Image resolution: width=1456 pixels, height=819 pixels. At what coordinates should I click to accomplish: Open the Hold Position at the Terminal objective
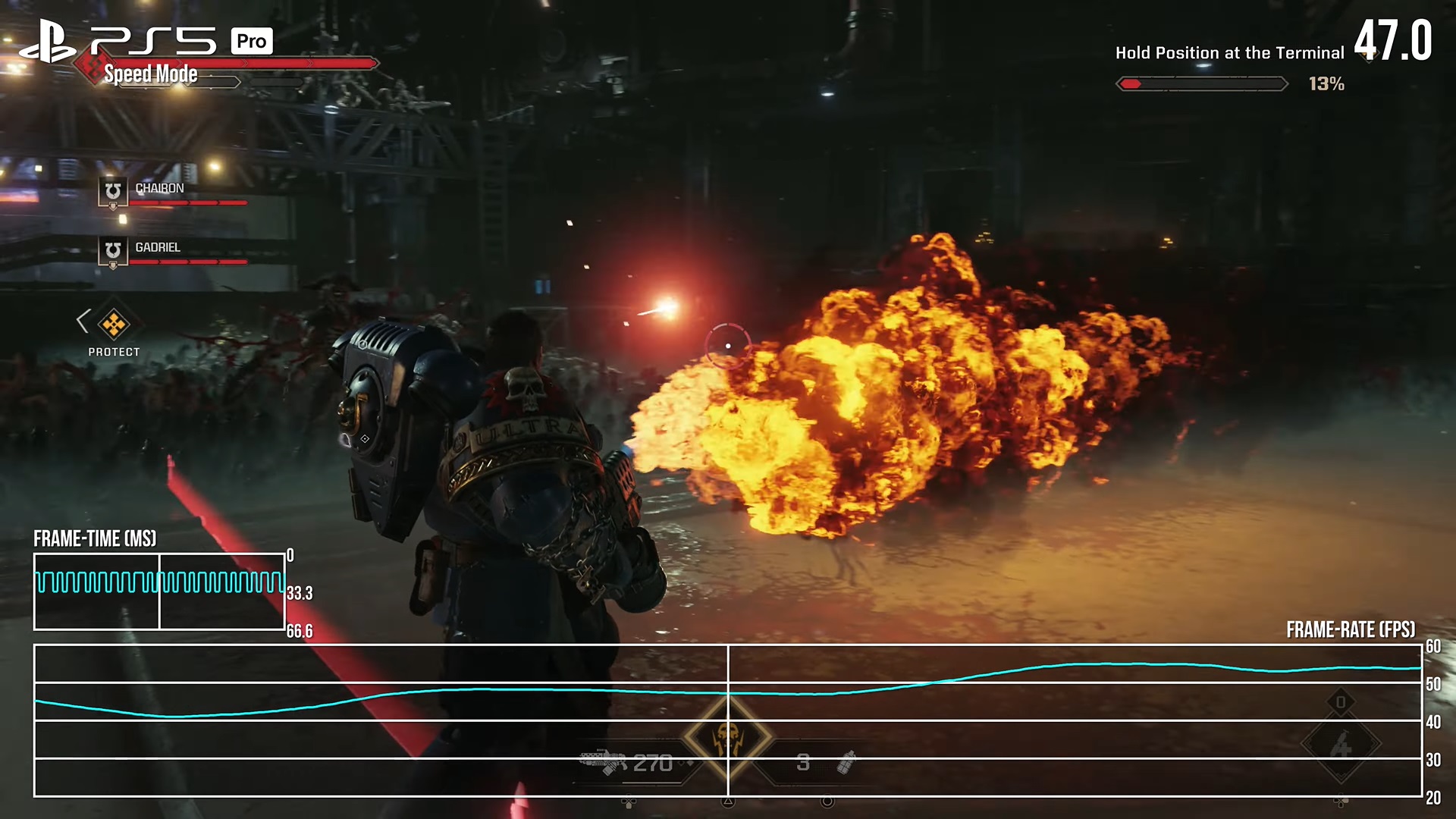point(1228,53)
